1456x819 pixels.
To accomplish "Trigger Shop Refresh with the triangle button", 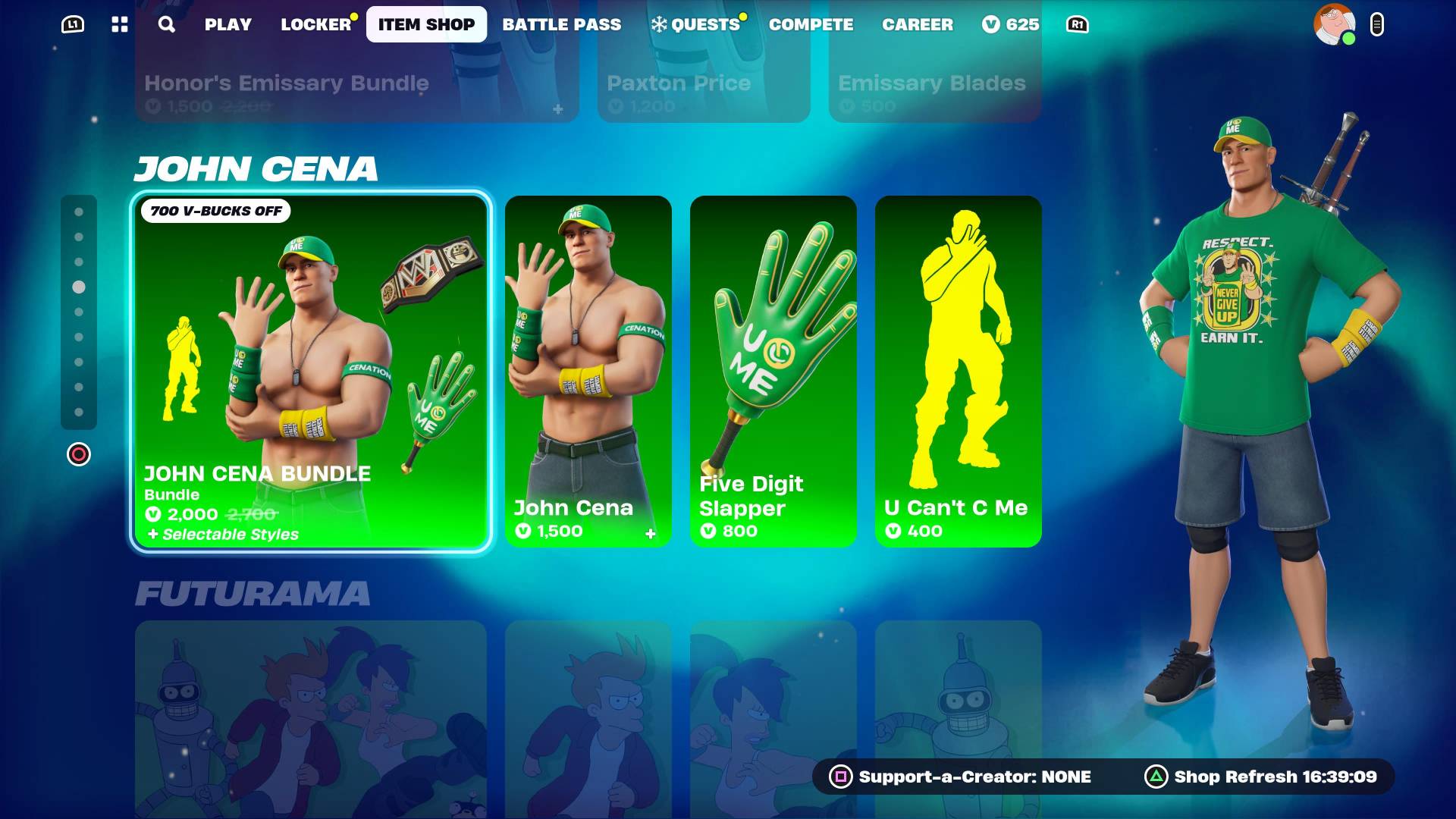I will [x=1156, y=777].
